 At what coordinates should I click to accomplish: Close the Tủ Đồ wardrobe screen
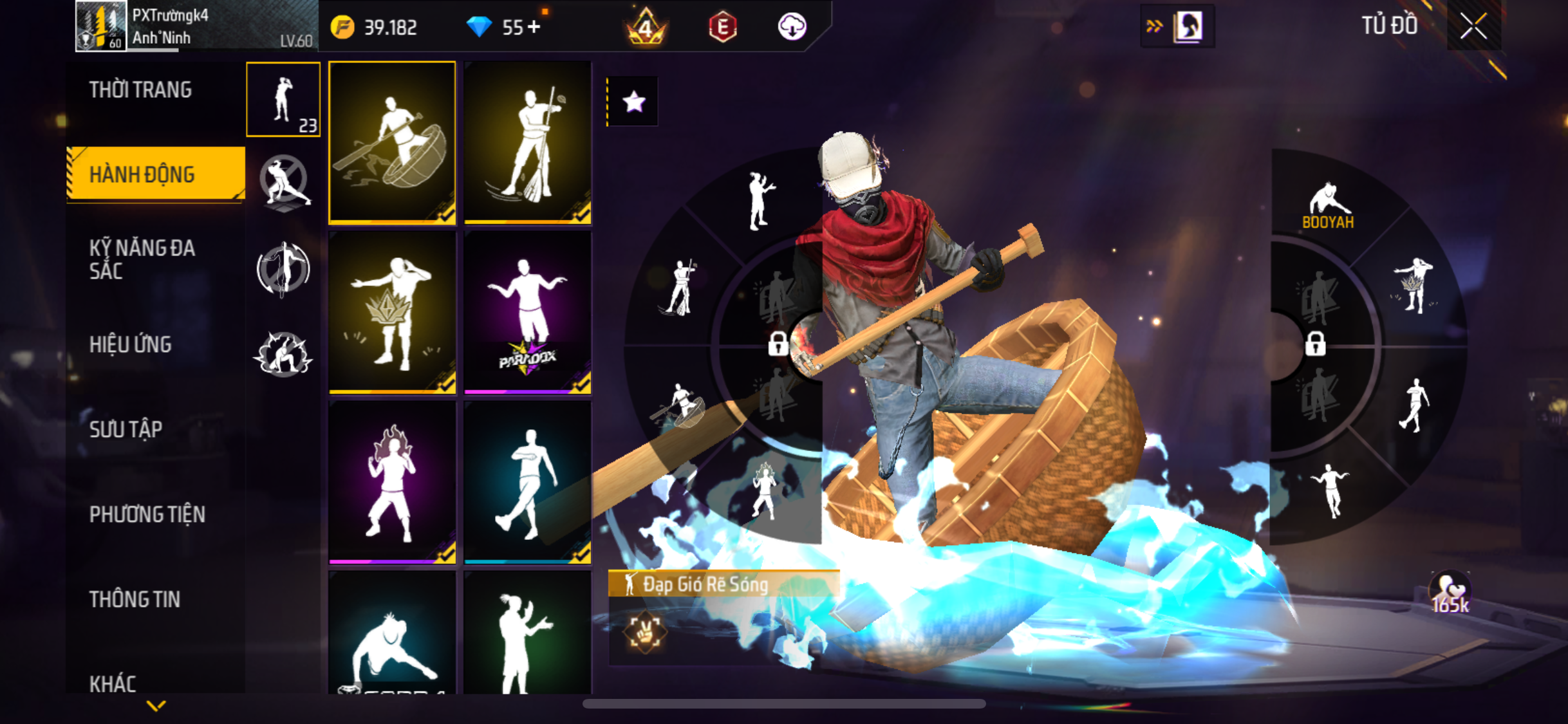(1473, 26)
